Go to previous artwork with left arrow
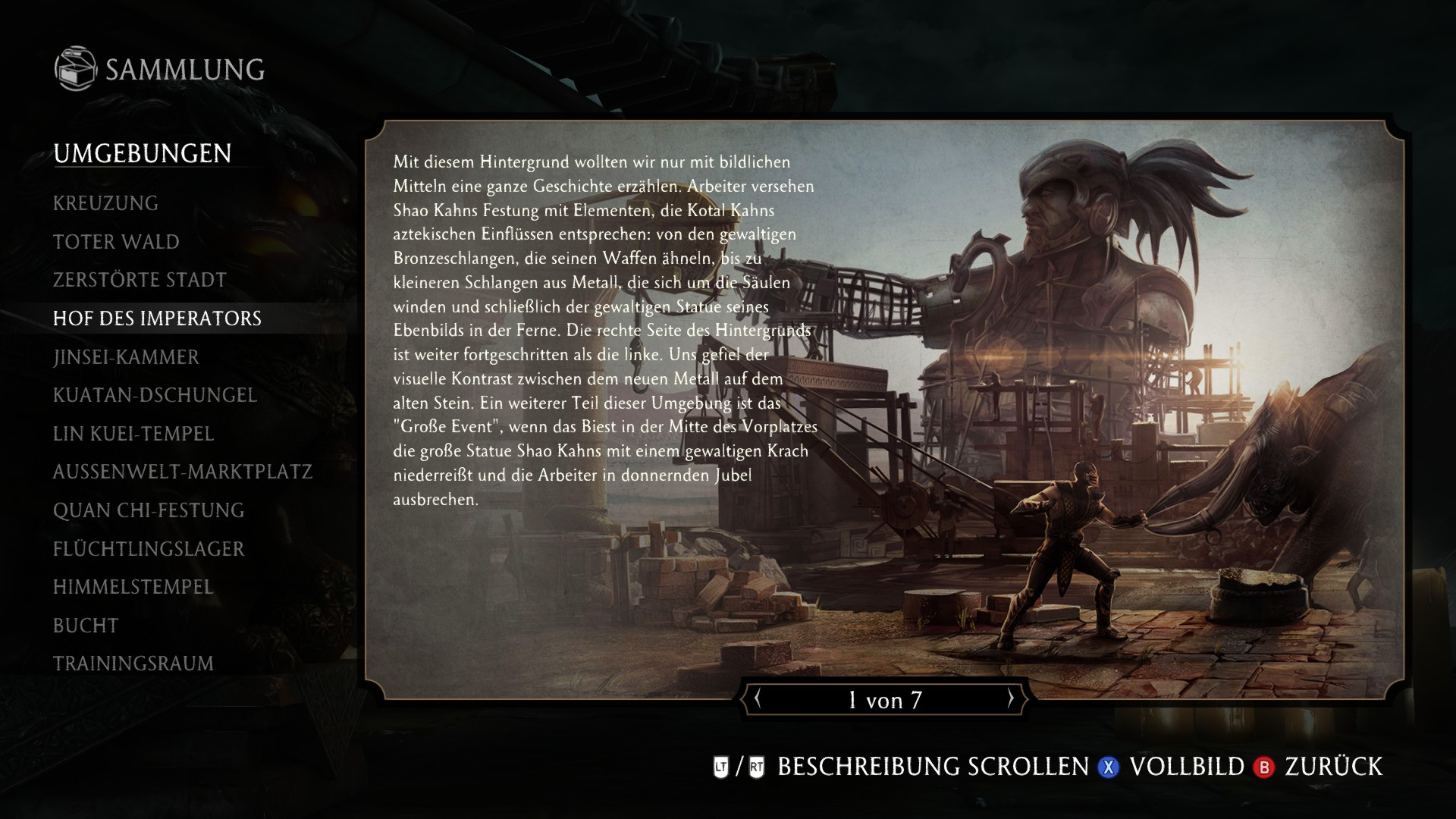Viewport: 1456px width, 819px height. click(757, 699)
